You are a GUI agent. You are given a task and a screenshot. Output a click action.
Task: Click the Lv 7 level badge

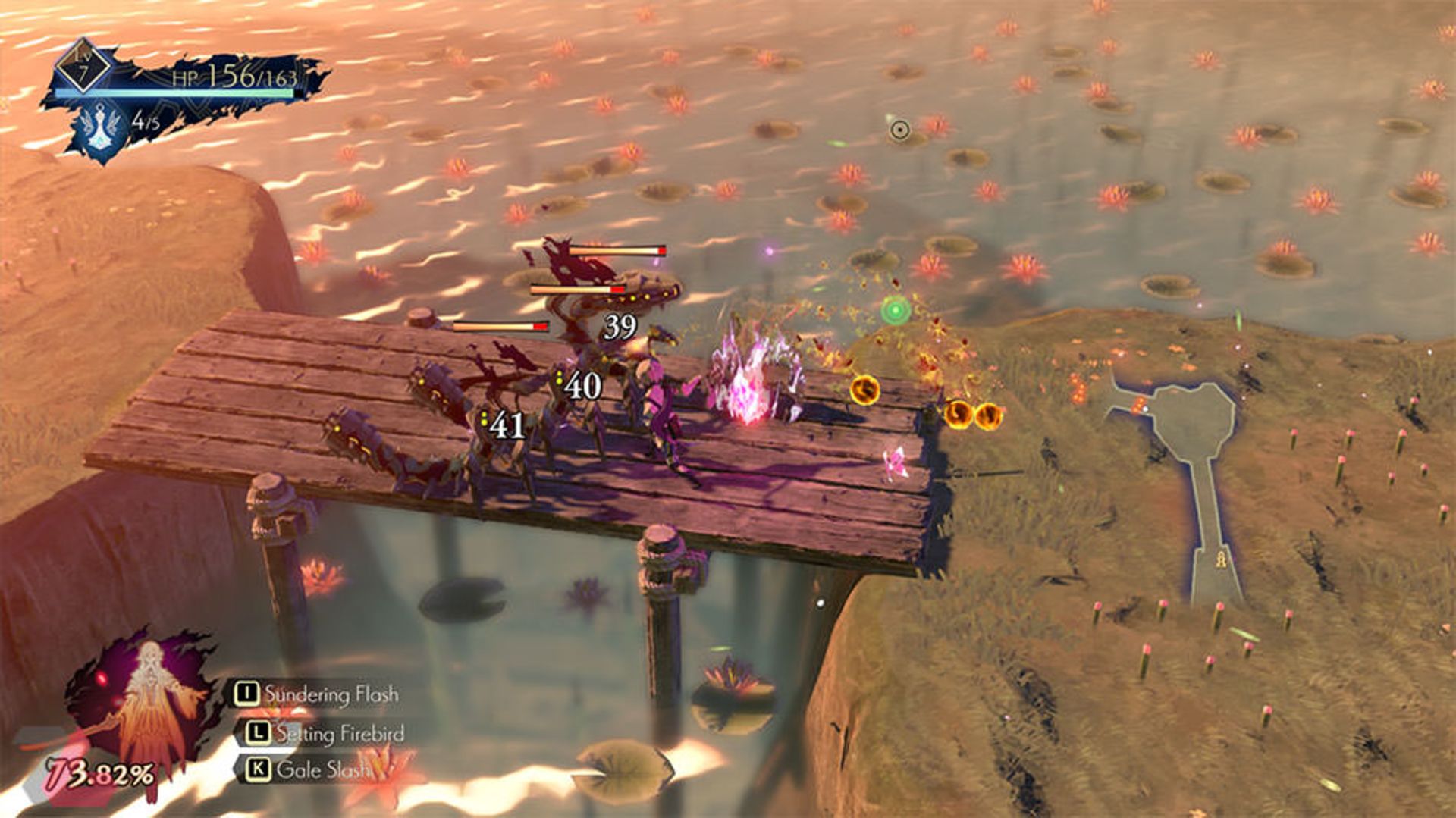point(82,67)
